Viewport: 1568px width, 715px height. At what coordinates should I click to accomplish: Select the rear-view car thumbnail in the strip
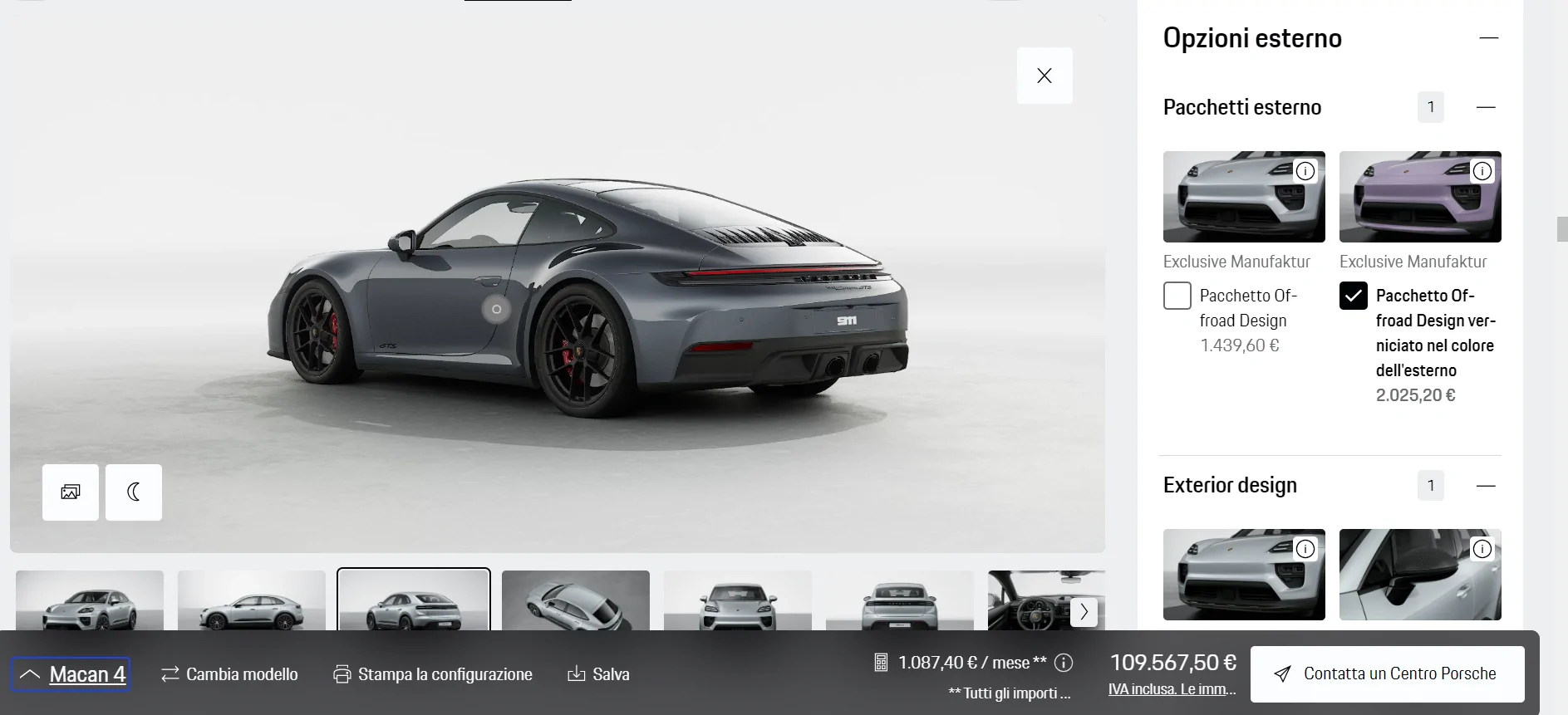(x=900, y=602)
